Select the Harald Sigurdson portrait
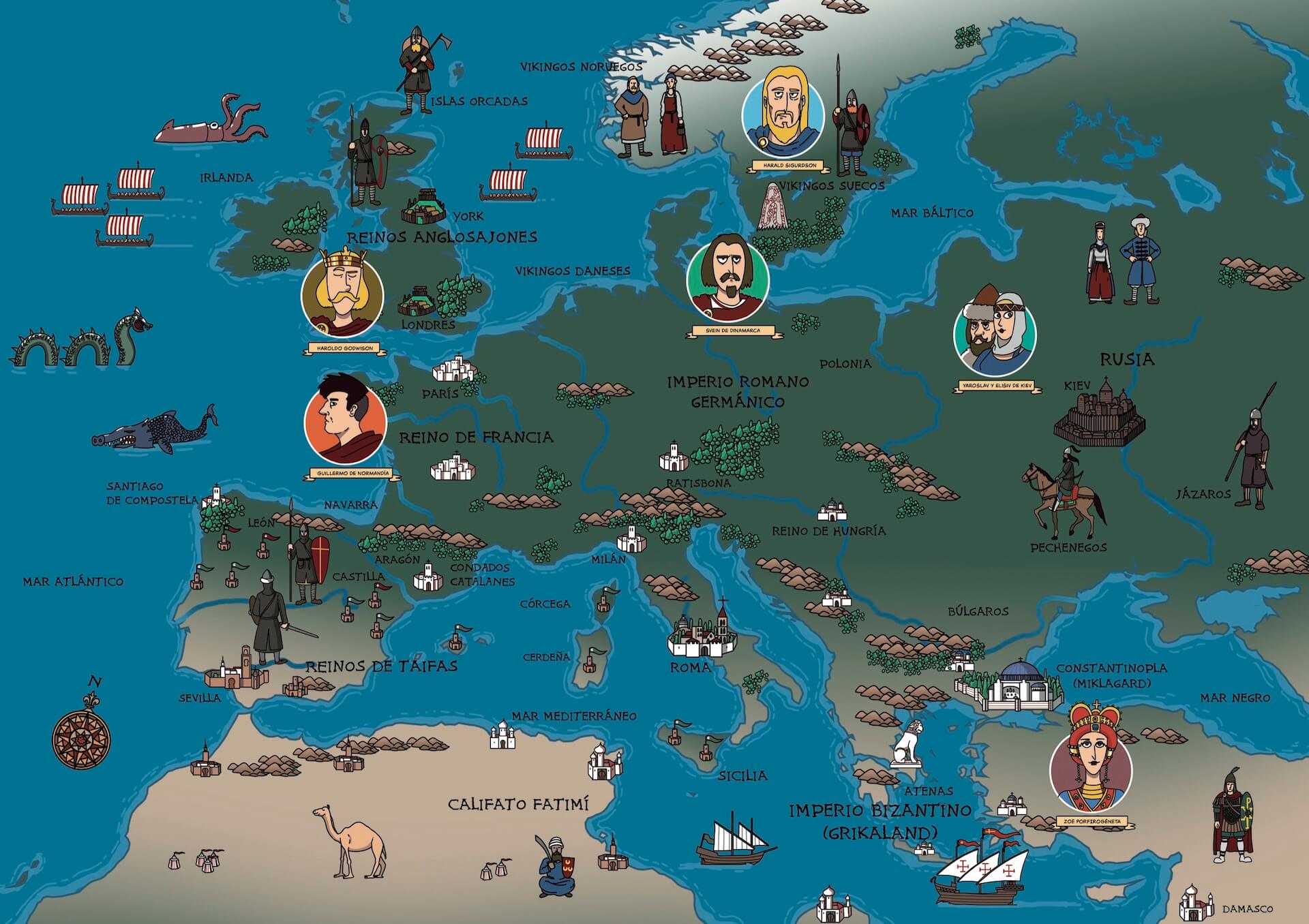Screen dimensions: 1309x924 click(x=783, y=111)
